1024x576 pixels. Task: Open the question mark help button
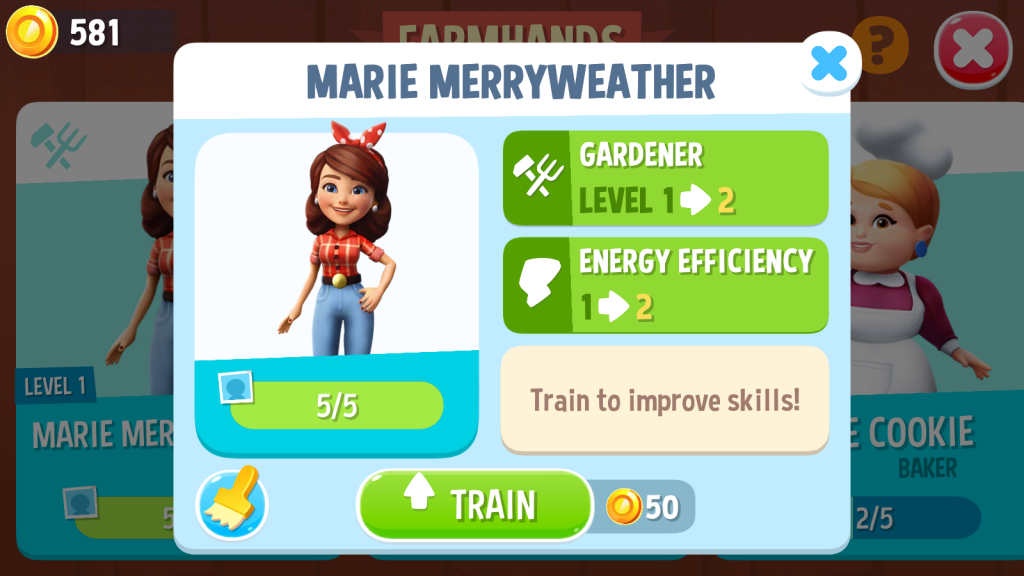click(880, 42)
